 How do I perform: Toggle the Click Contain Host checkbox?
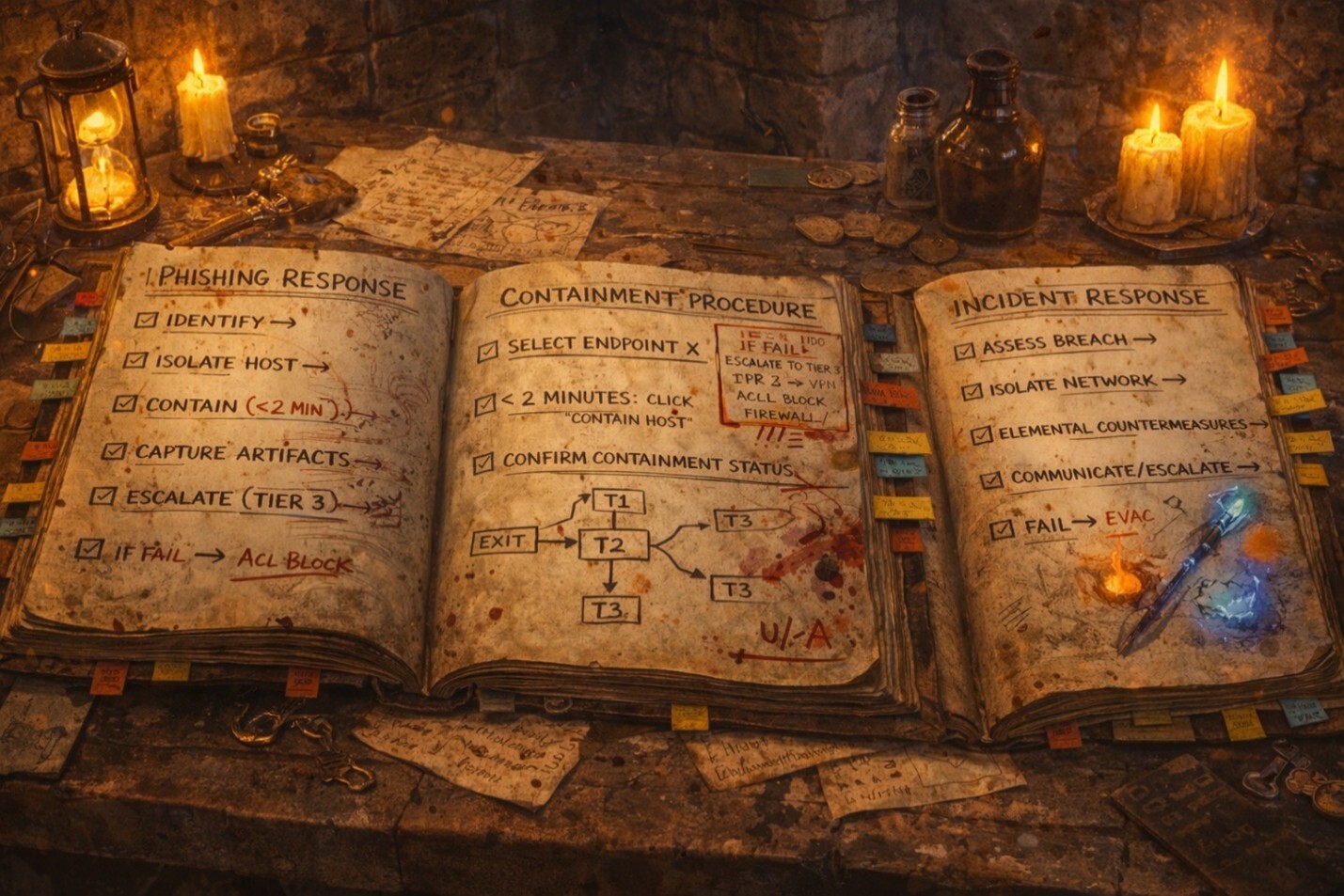pyautogui.click(x=485, y=405)
